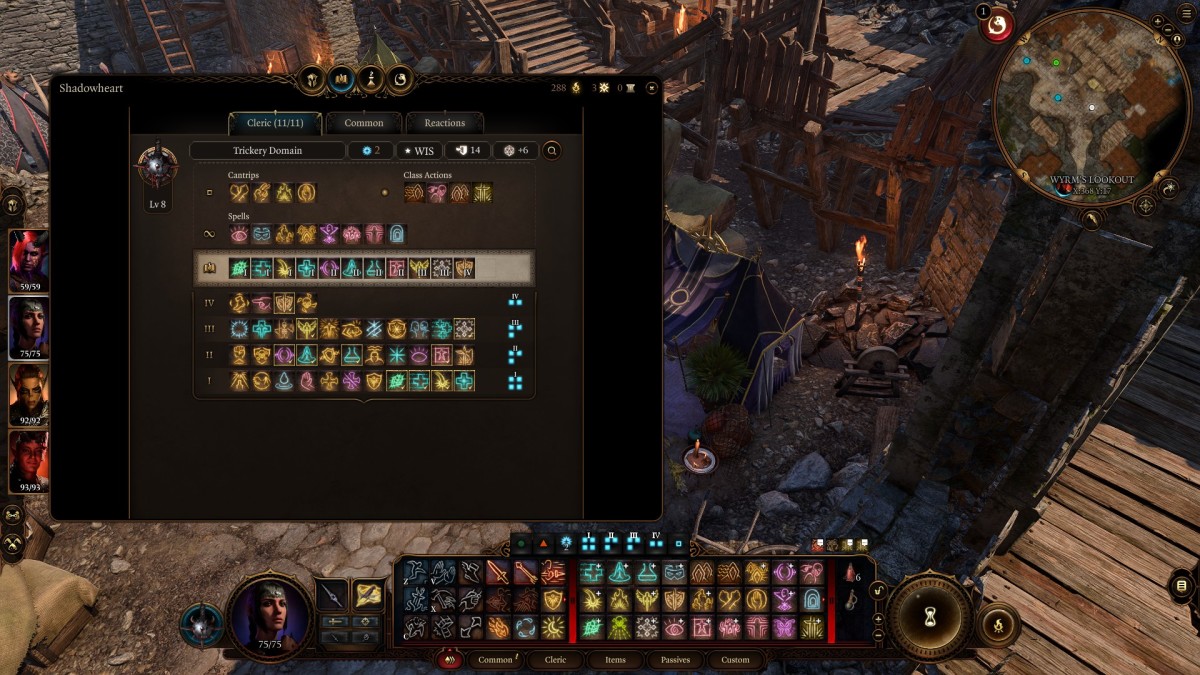The image size is (1200, 675).
Task: Zoom in the minimap with plus button
Action: pyautogui.click(x=1157, y=20)
